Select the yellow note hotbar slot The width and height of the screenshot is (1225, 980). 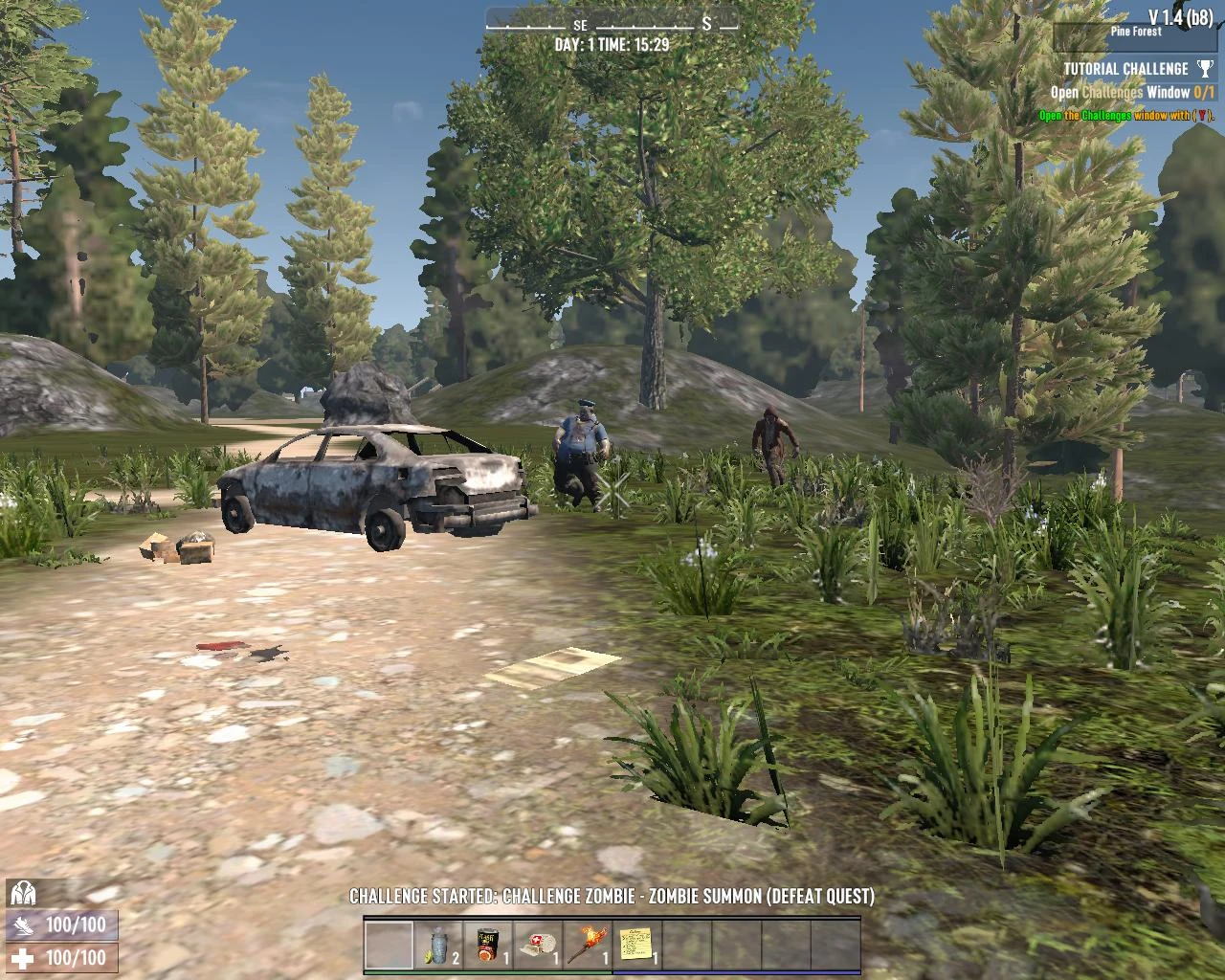[x=637, y=946]
